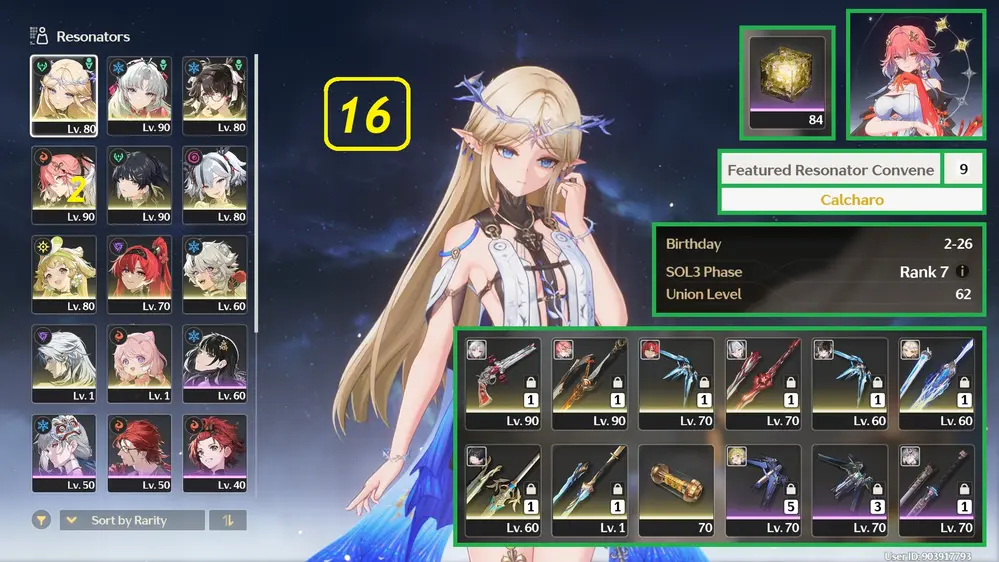Choose the pink-haired Lv. 90 resonator

tap(64, 185)
